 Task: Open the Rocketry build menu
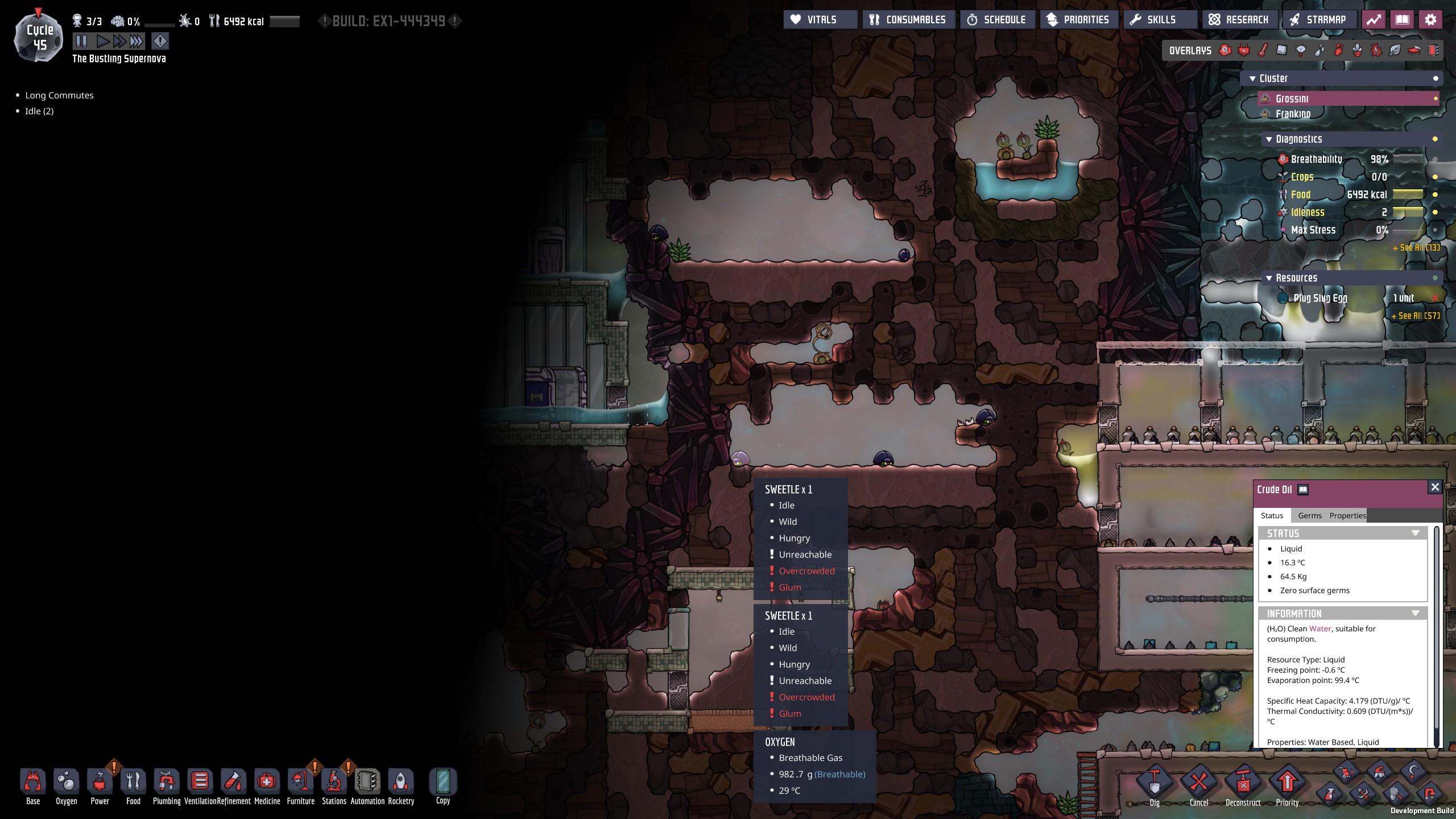[401, 786]
